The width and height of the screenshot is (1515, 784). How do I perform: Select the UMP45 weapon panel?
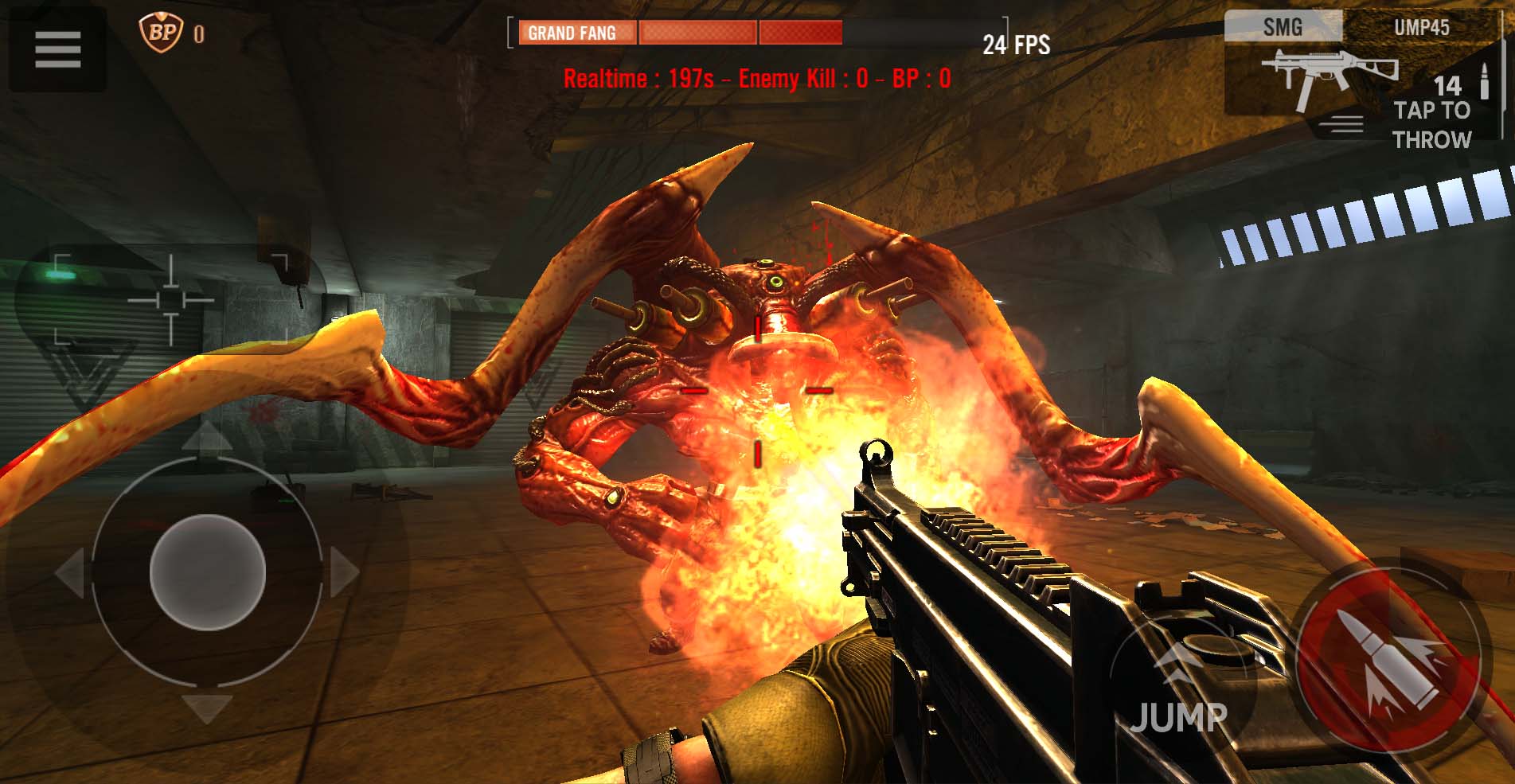(x=1421, y=27)
